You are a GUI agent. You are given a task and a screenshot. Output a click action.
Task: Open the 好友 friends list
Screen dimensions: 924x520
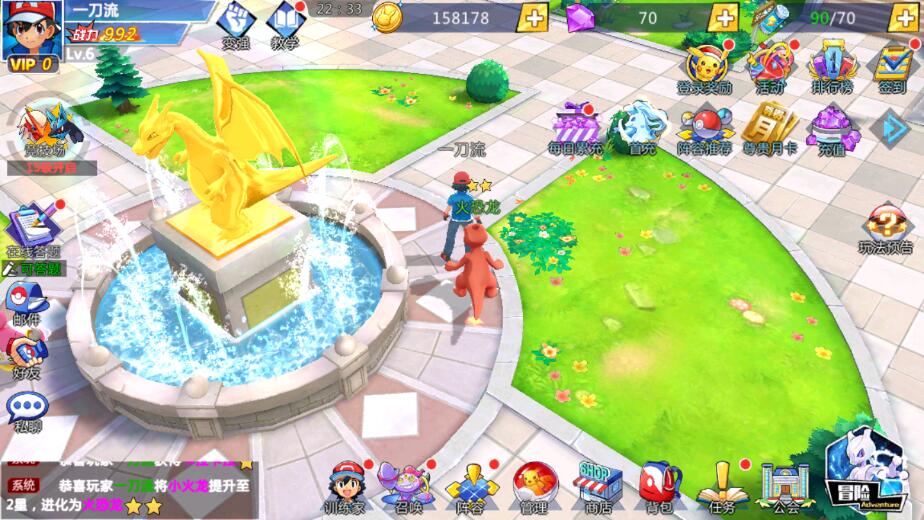click(x=26, y=355)
